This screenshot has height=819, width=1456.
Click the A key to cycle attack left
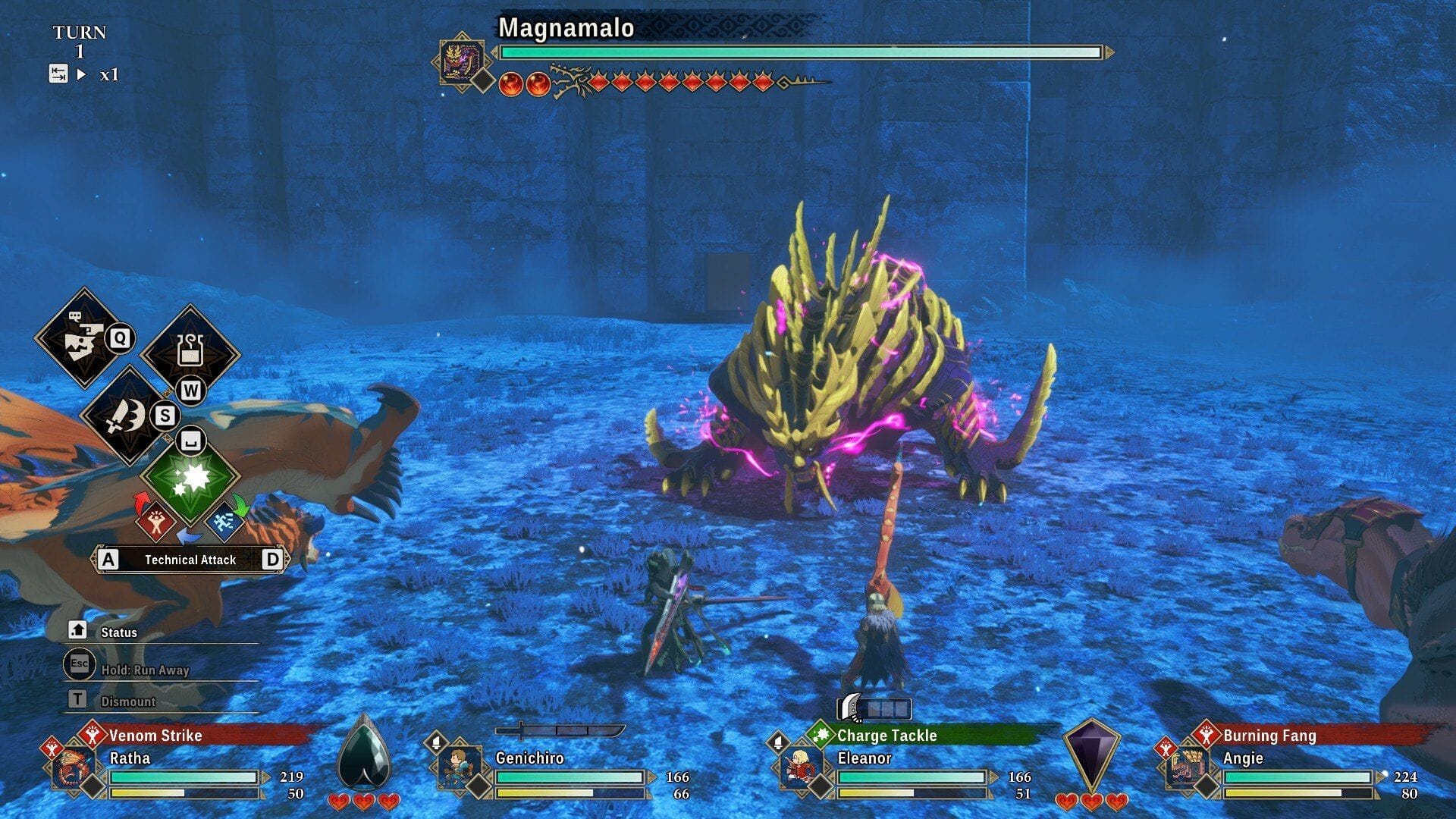(x=108, y=560)
